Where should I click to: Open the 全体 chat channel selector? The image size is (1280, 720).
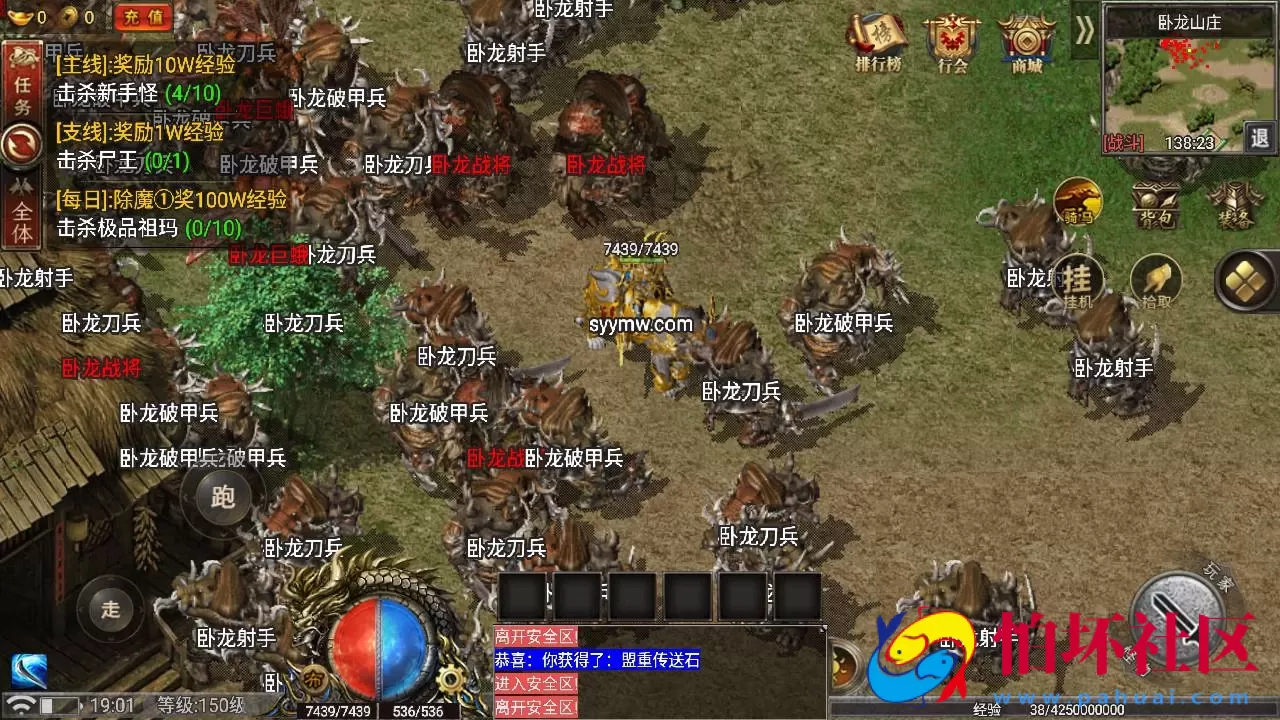click(x=22, y=210)
